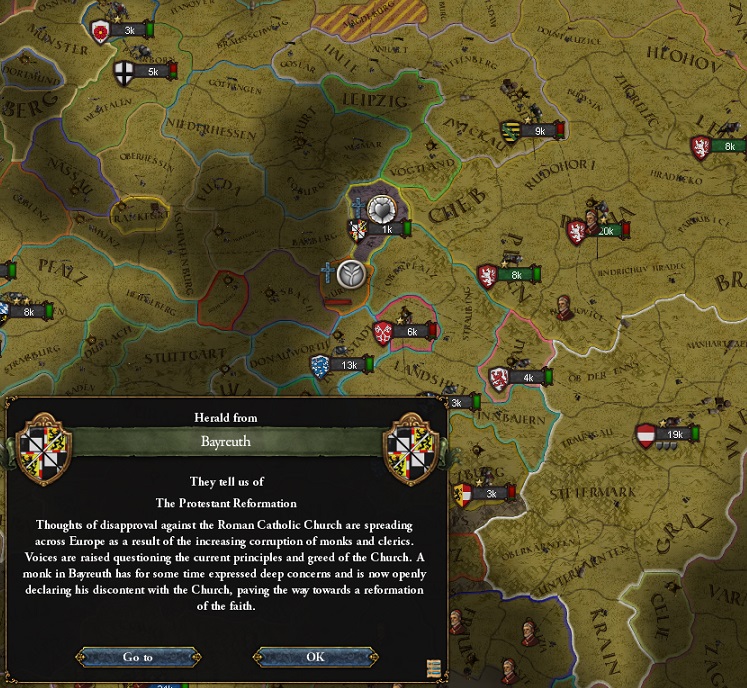Select the 6k army unit counter
Screen dimensions: 747x688
click(410, 332)
